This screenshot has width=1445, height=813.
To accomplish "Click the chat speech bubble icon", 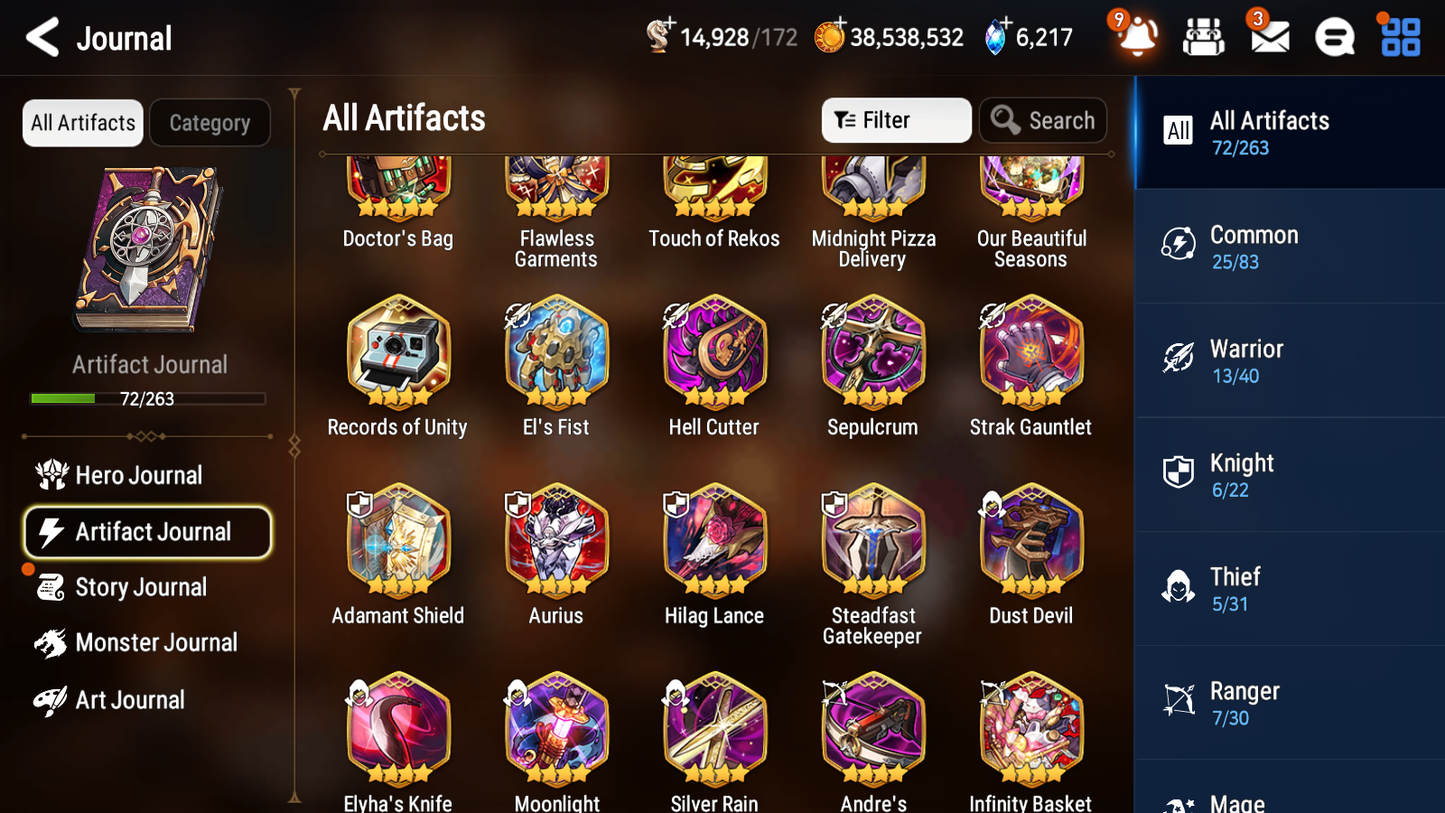I will pyautogui.click(x=1333, y=37).
